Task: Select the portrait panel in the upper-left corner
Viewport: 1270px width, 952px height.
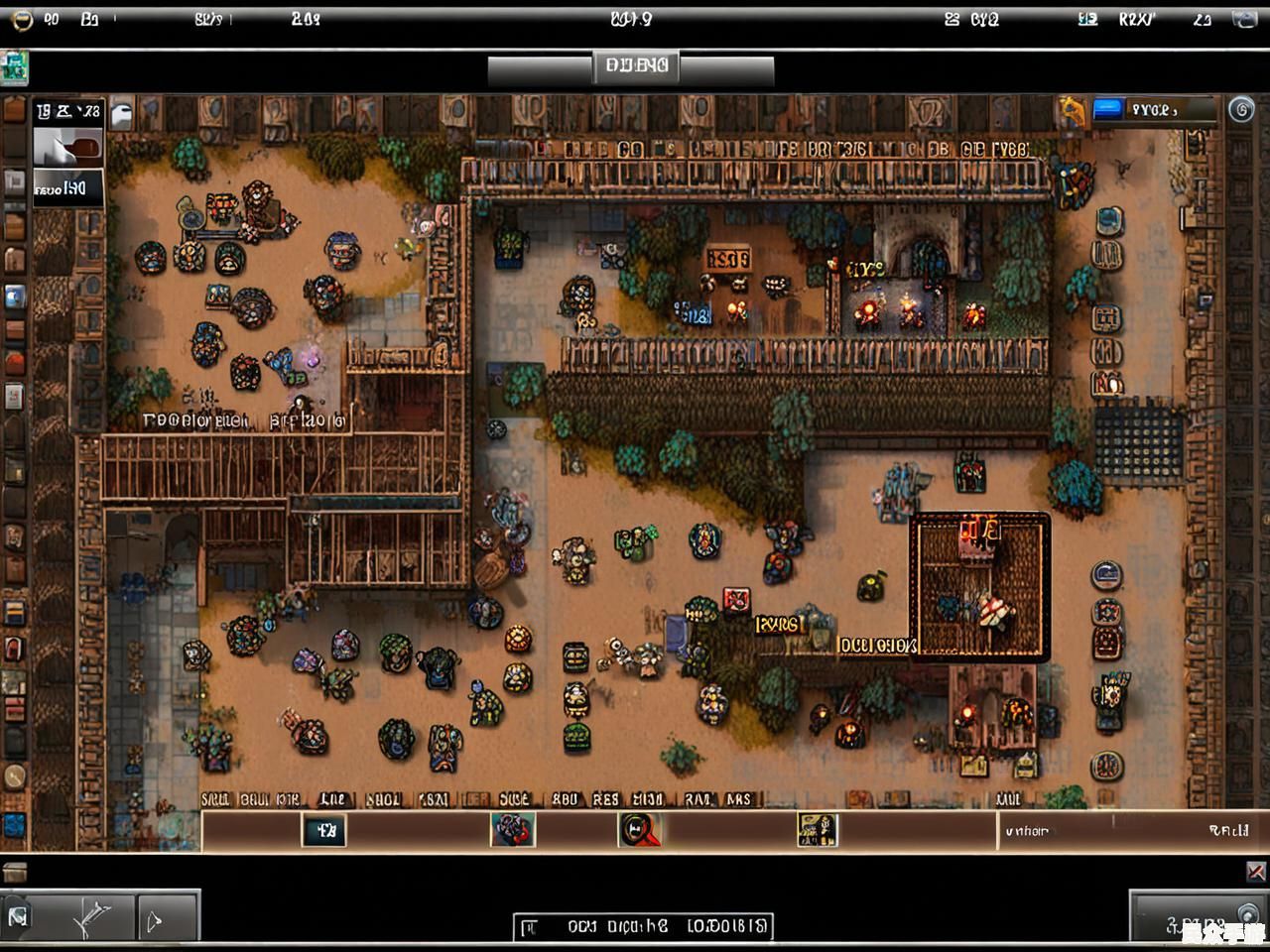Action: point(67,149)
